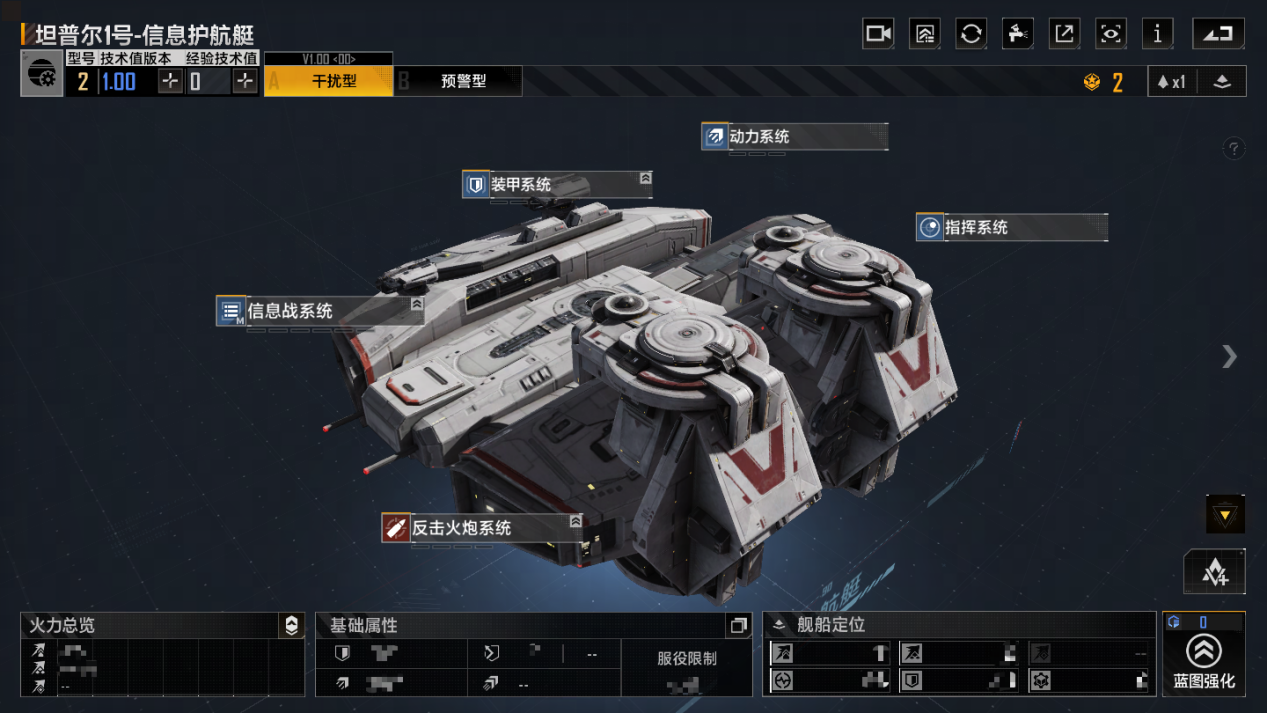Activate the video camera icon
The image size is (1267, 713).
click(x=878, y=34)
